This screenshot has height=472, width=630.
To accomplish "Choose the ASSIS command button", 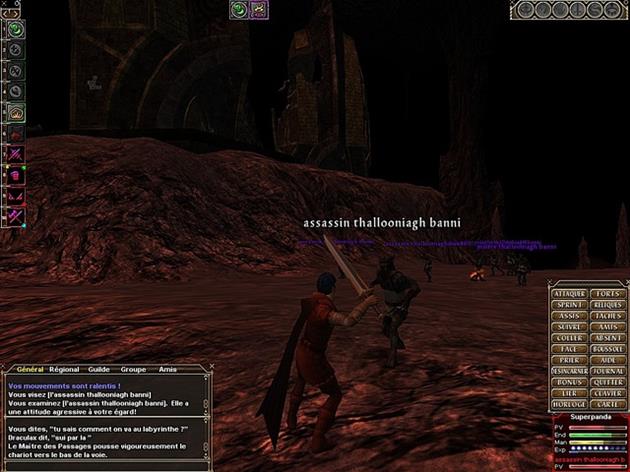I will 570,315.
